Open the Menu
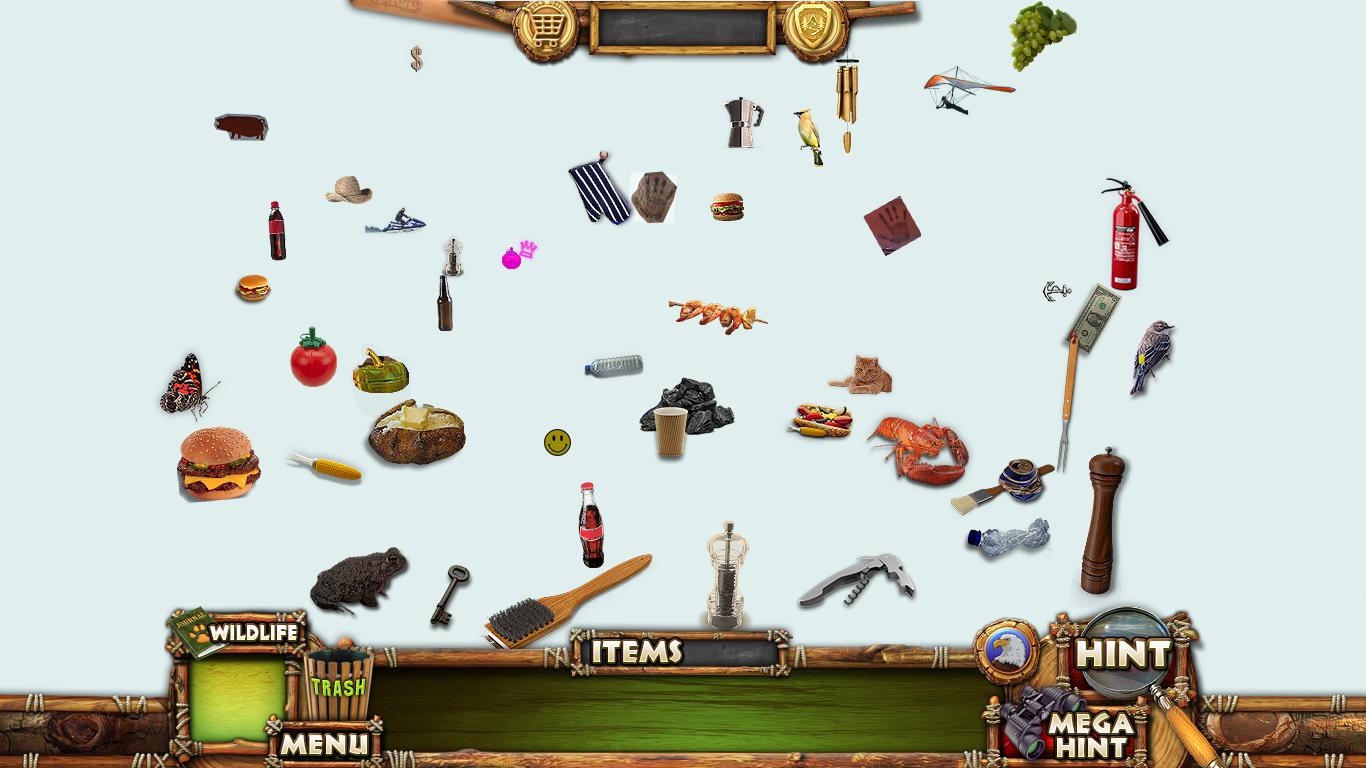 (324, 743)
